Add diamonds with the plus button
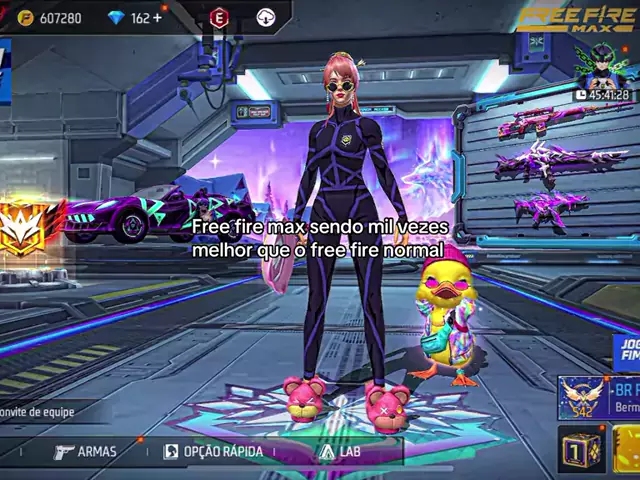The height and width of the screenshot is (480, 640). (x=157, y=18)
